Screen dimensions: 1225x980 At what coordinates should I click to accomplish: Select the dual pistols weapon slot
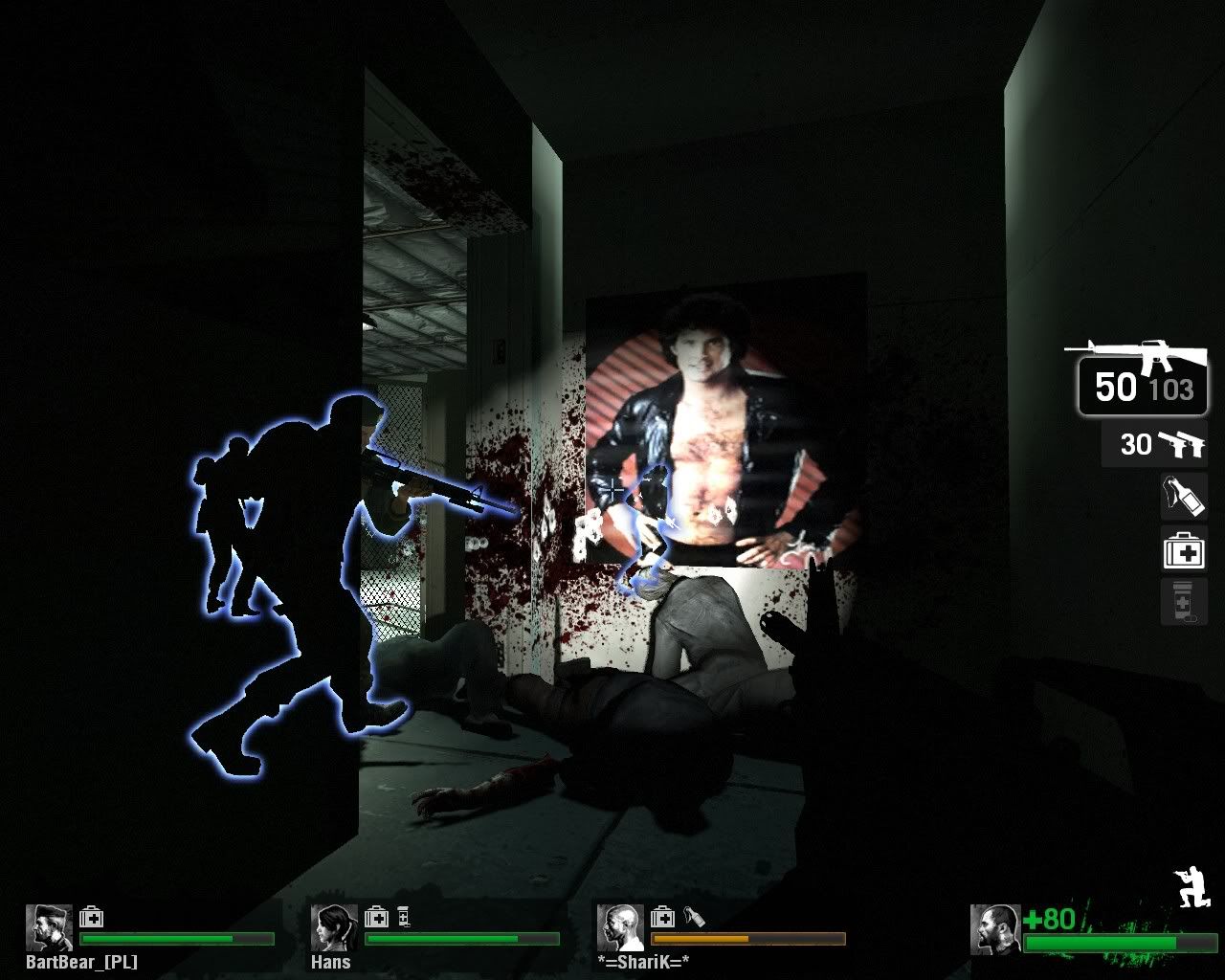[x=1155, y=445]
